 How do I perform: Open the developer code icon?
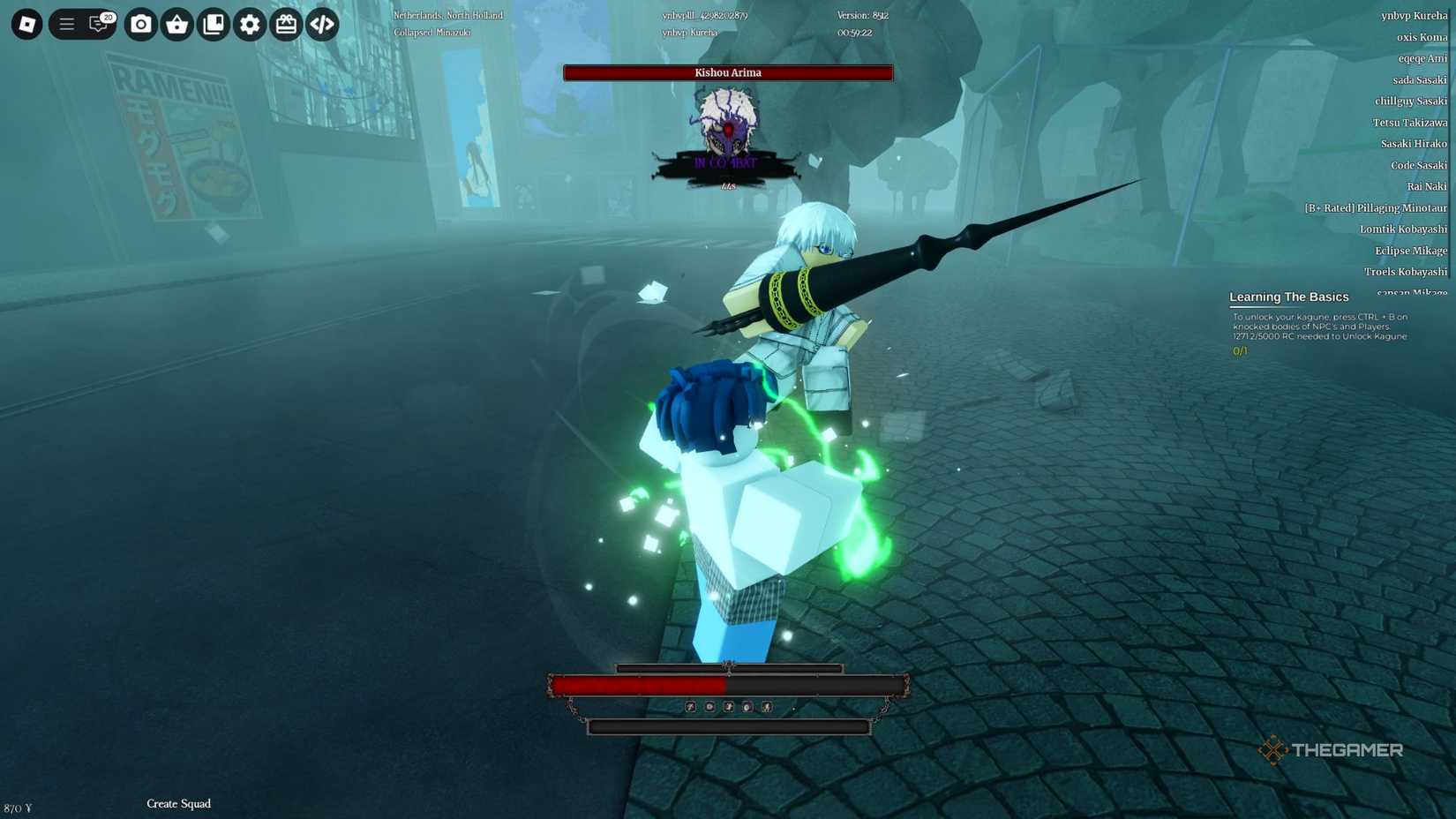pyautogui.click(x=321, y=25)
